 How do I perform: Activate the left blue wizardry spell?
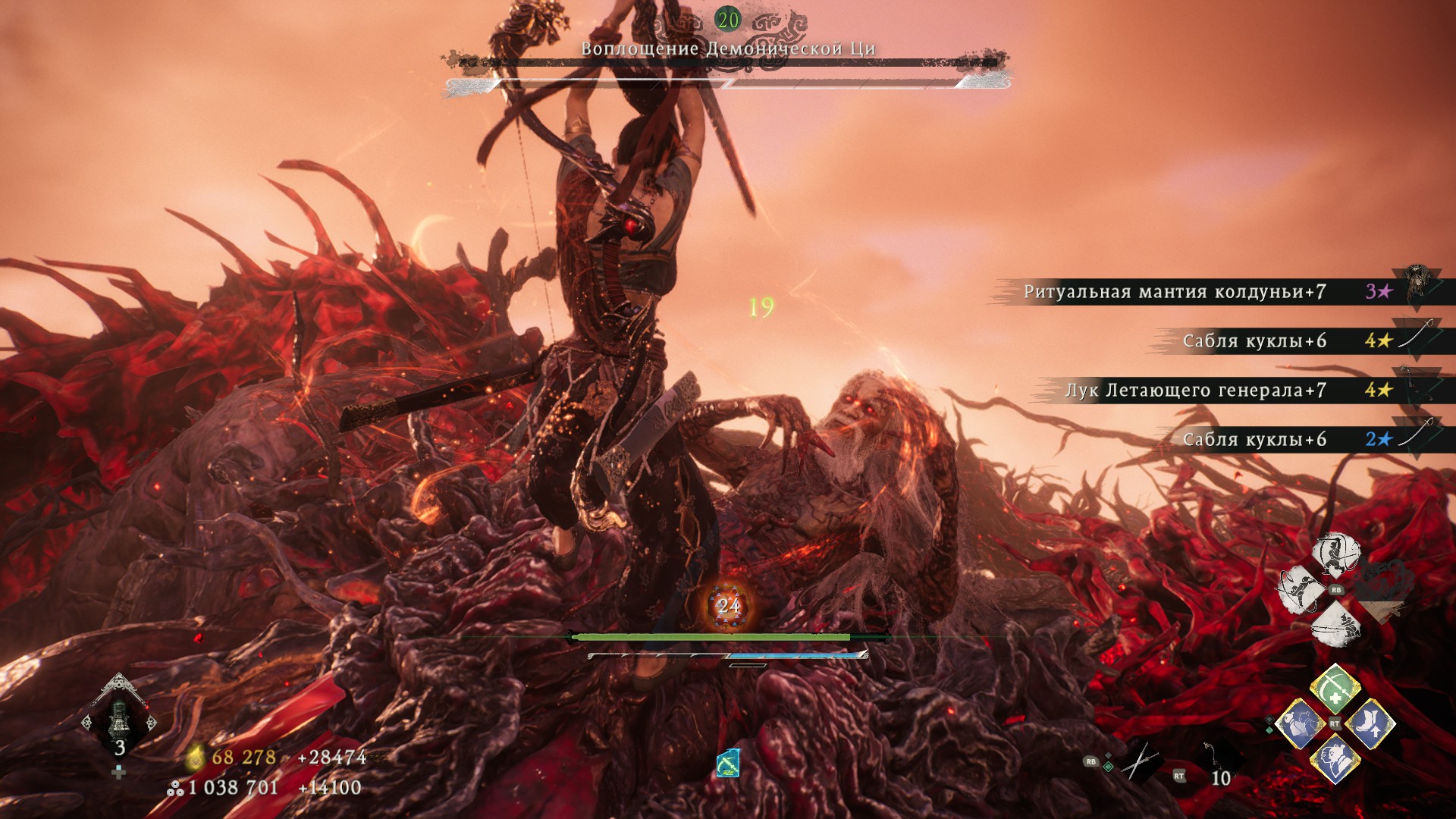tap(1300, 723)
